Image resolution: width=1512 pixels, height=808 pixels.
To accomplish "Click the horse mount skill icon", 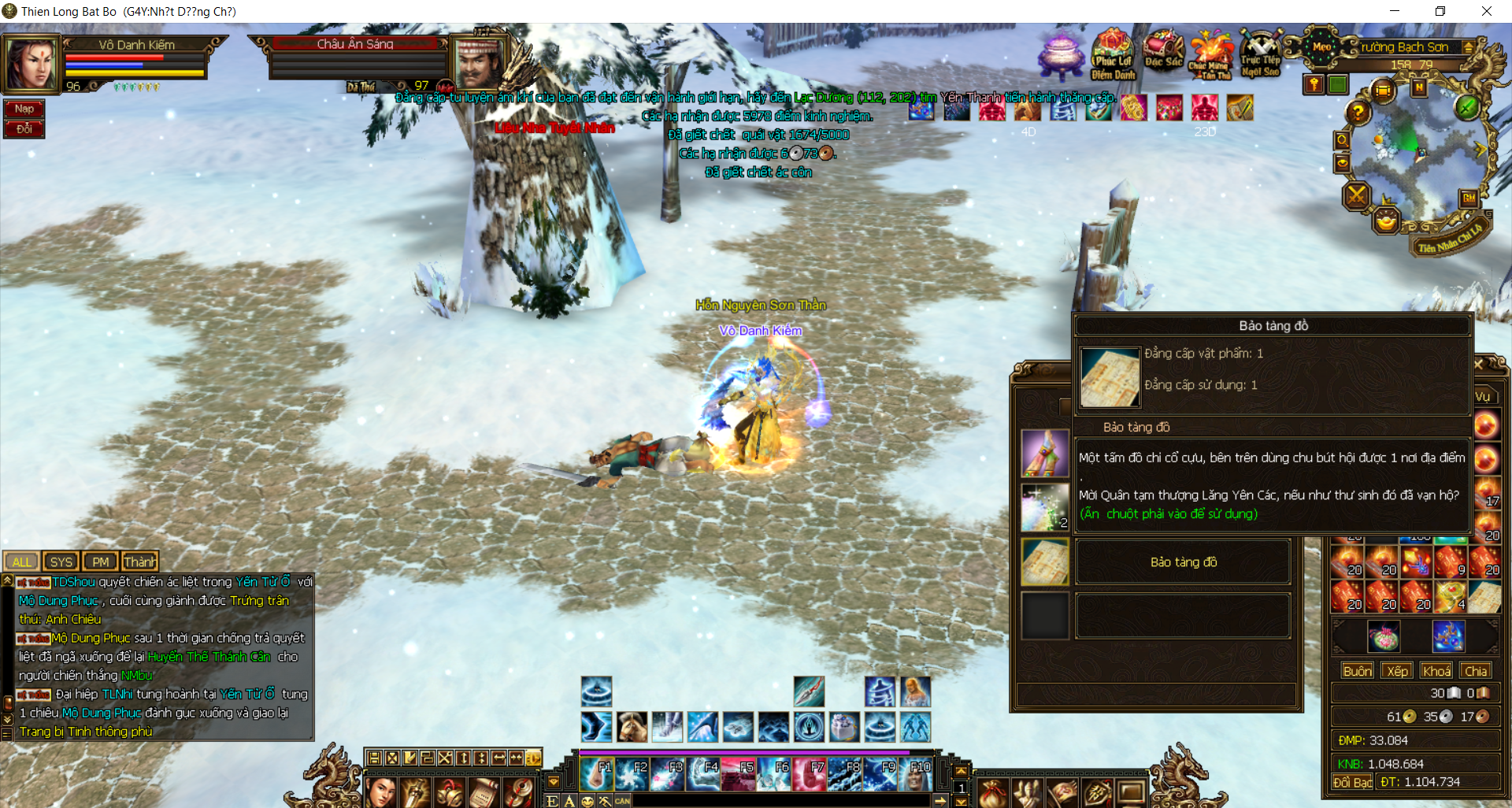I will 632,726.
